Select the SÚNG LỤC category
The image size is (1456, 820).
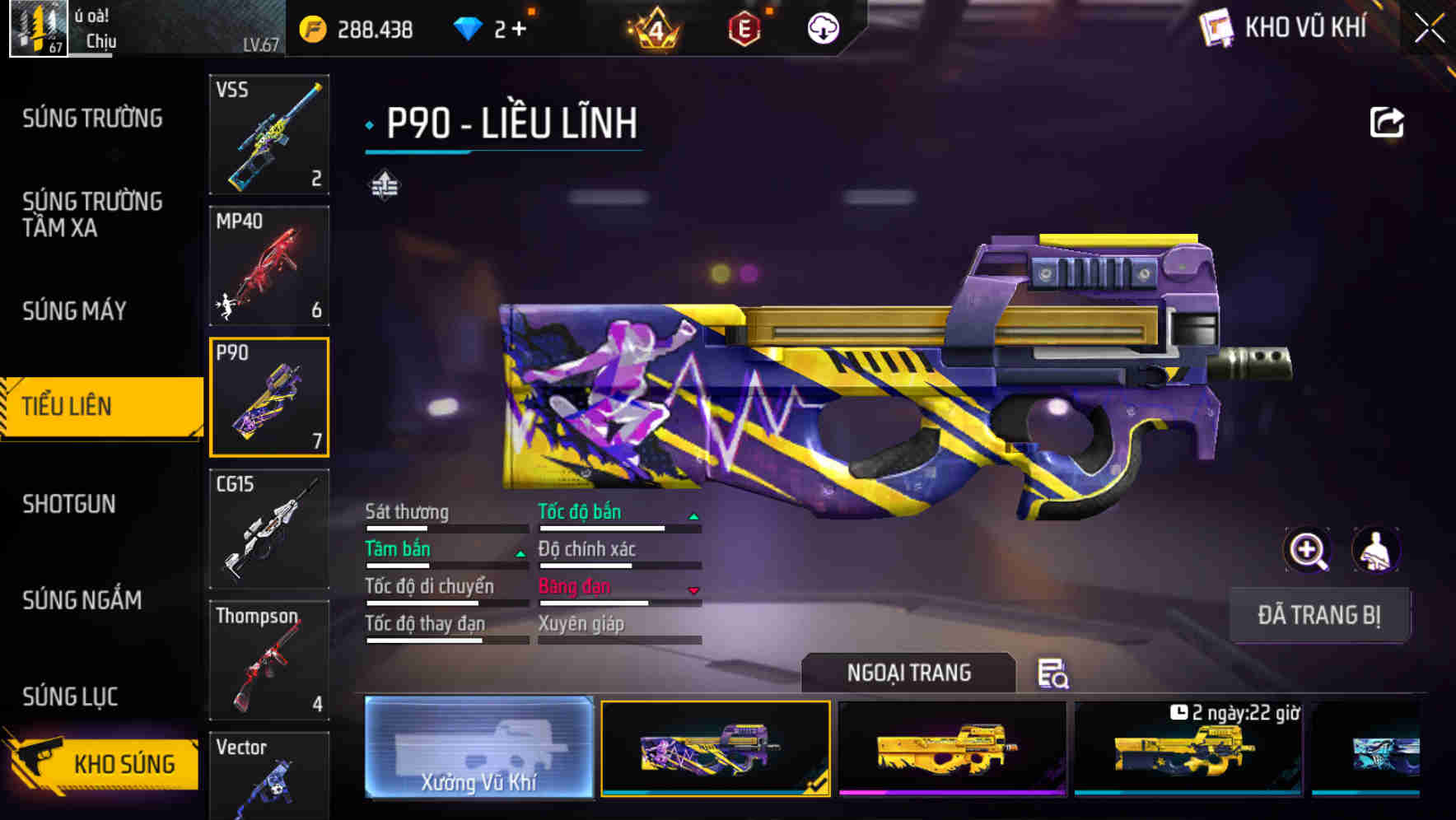coord(70,697)
